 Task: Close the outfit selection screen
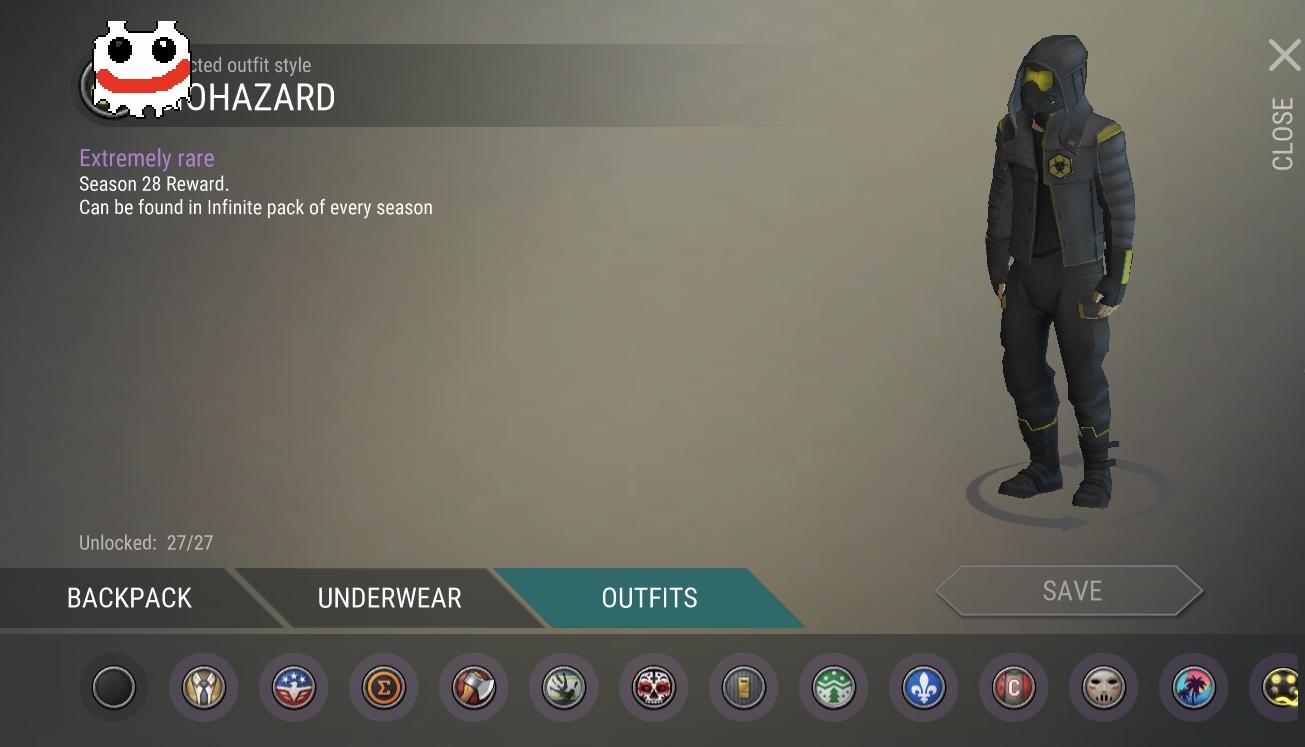click(x=1284, y=56)
